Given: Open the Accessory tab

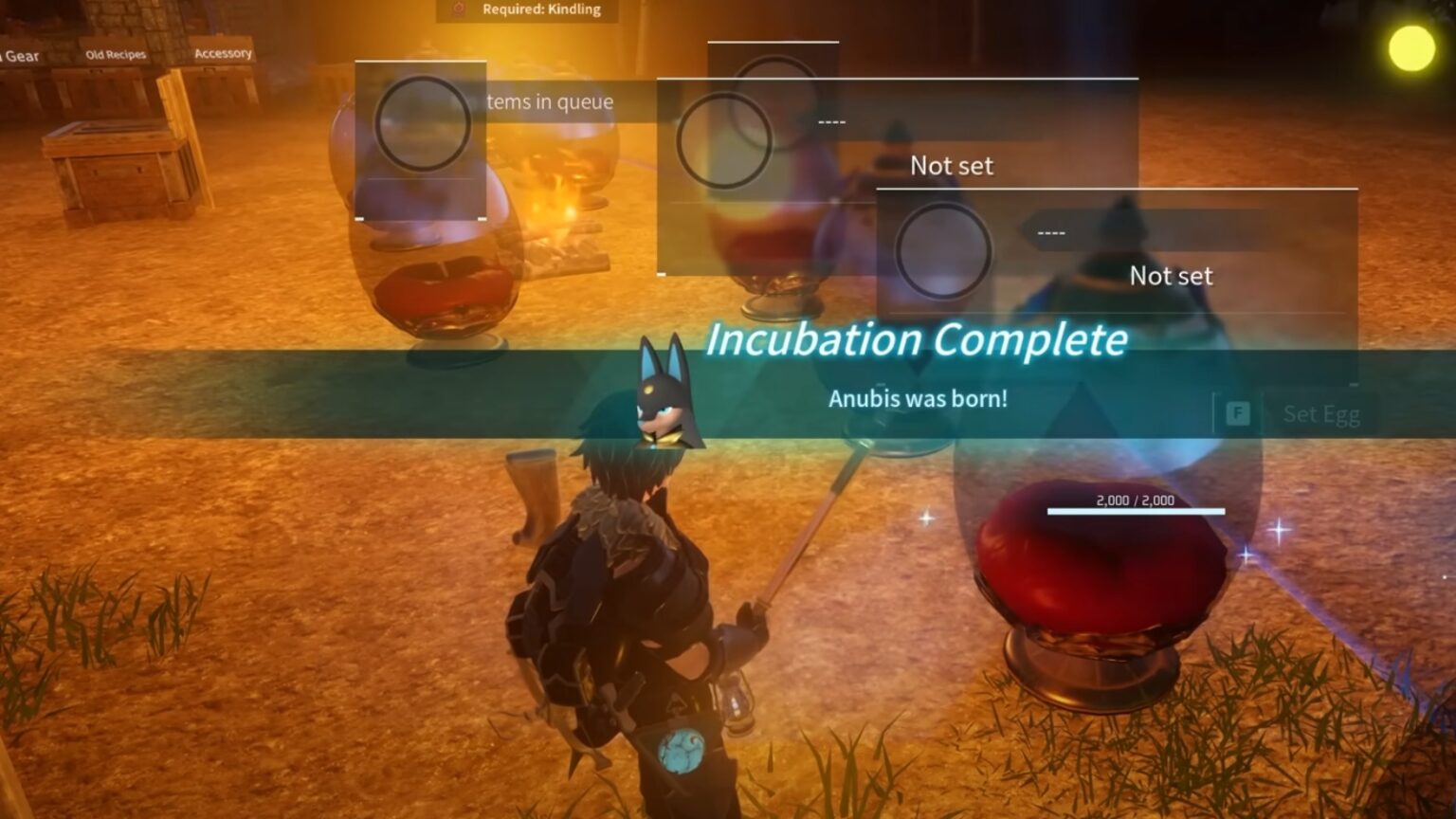Looking at the screenshot, I should [x=223, y=52].
